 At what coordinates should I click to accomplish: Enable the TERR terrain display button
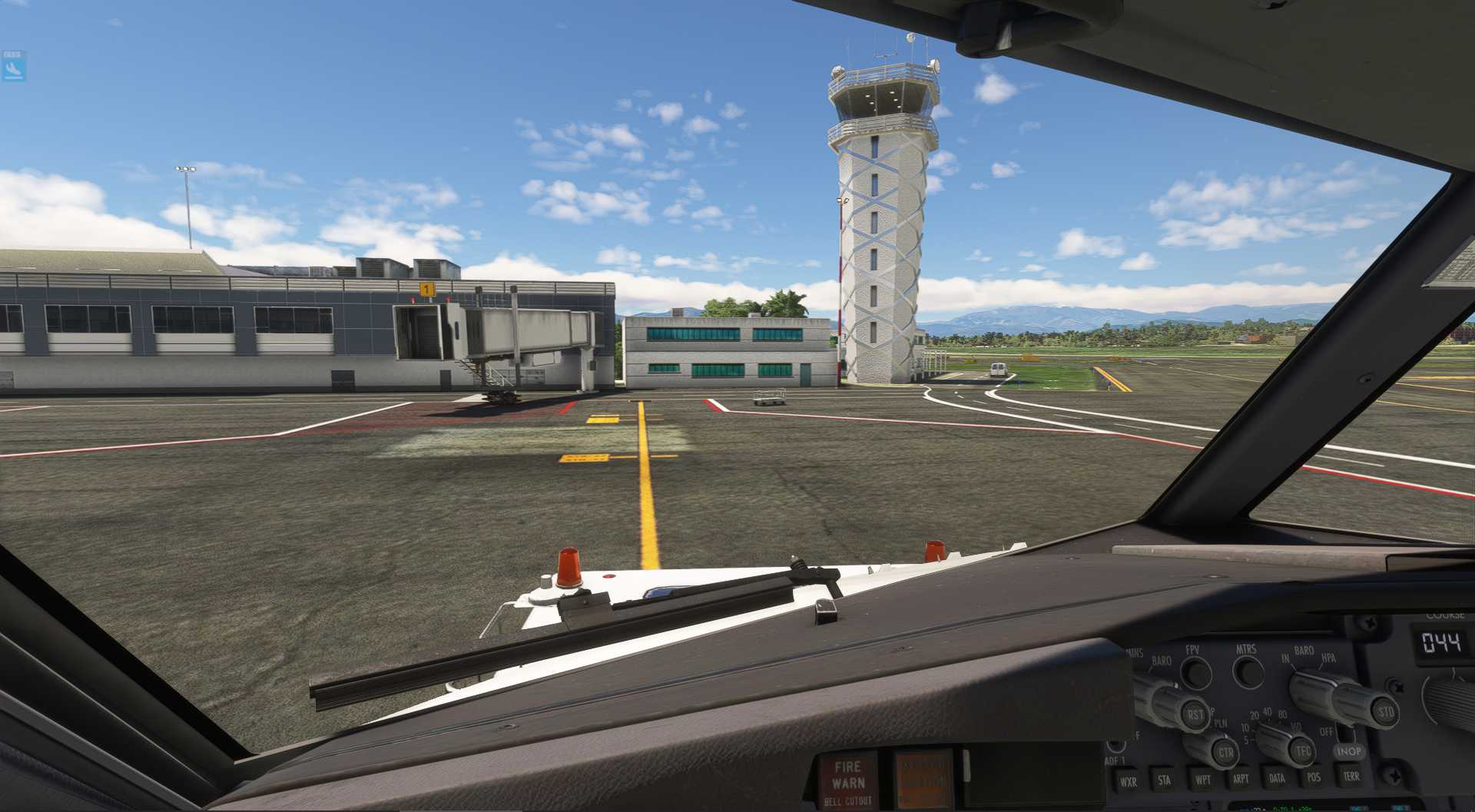[1351, 776]
